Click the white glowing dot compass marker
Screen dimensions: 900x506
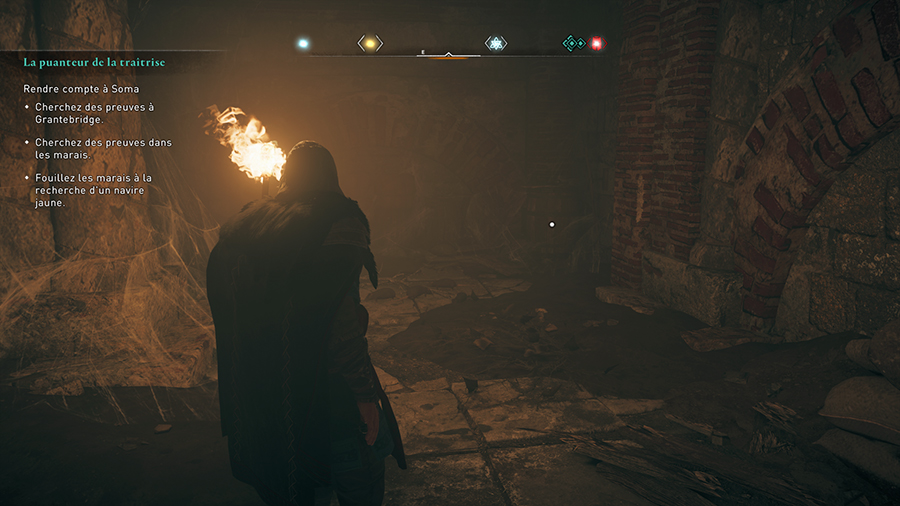(303, 43)
